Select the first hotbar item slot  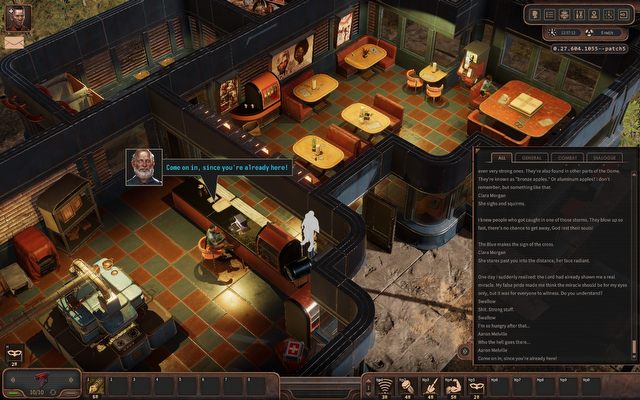click(97, 385)
